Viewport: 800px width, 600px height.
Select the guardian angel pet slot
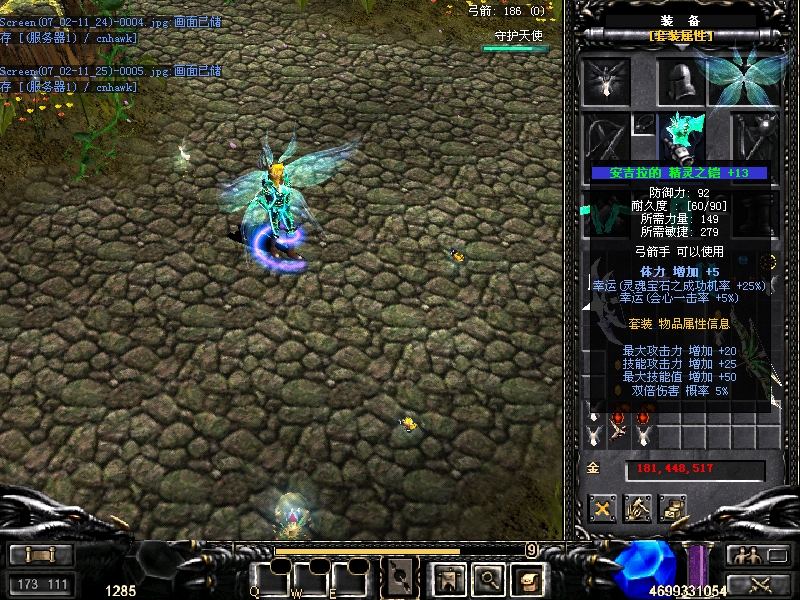[606, 80]
